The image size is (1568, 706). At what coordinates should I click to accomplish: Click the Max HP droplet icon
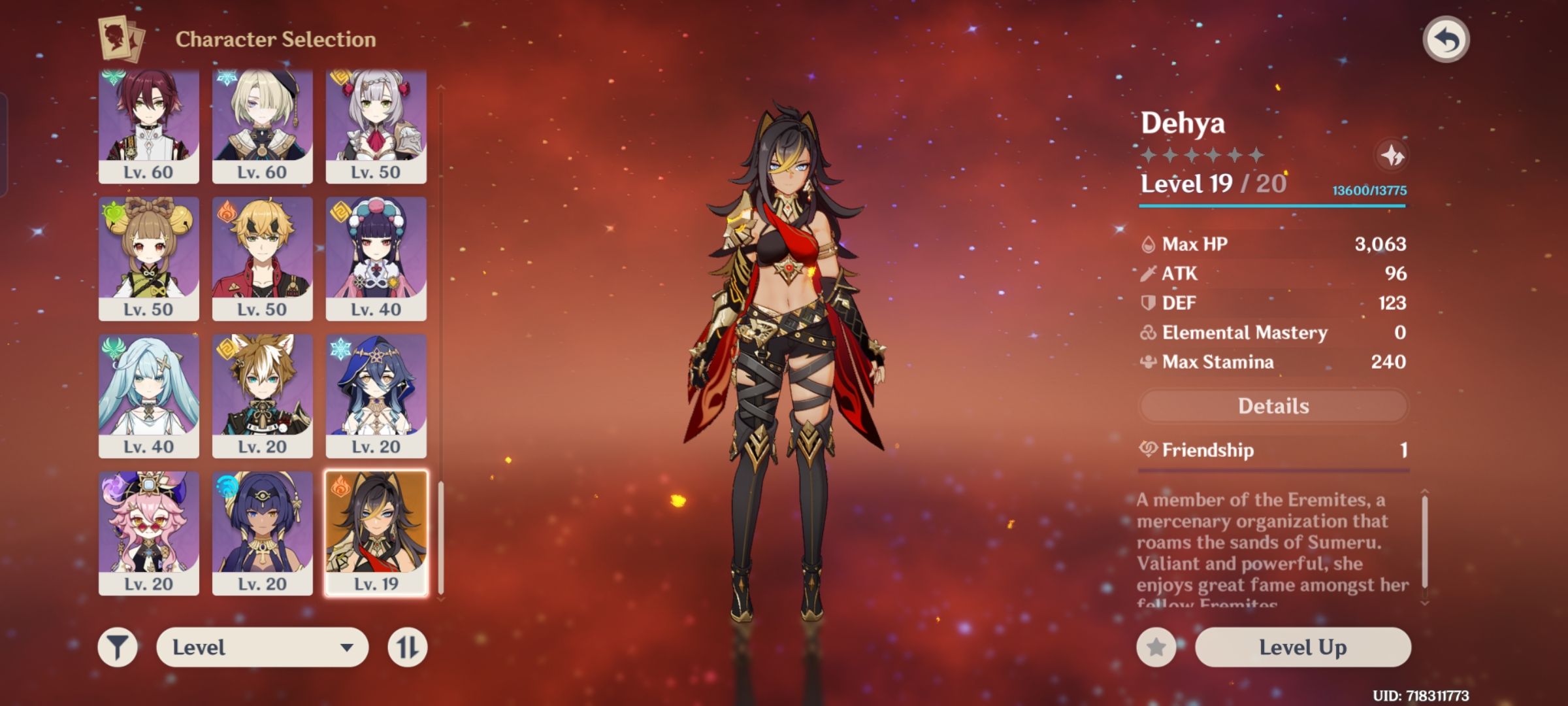1147,244
